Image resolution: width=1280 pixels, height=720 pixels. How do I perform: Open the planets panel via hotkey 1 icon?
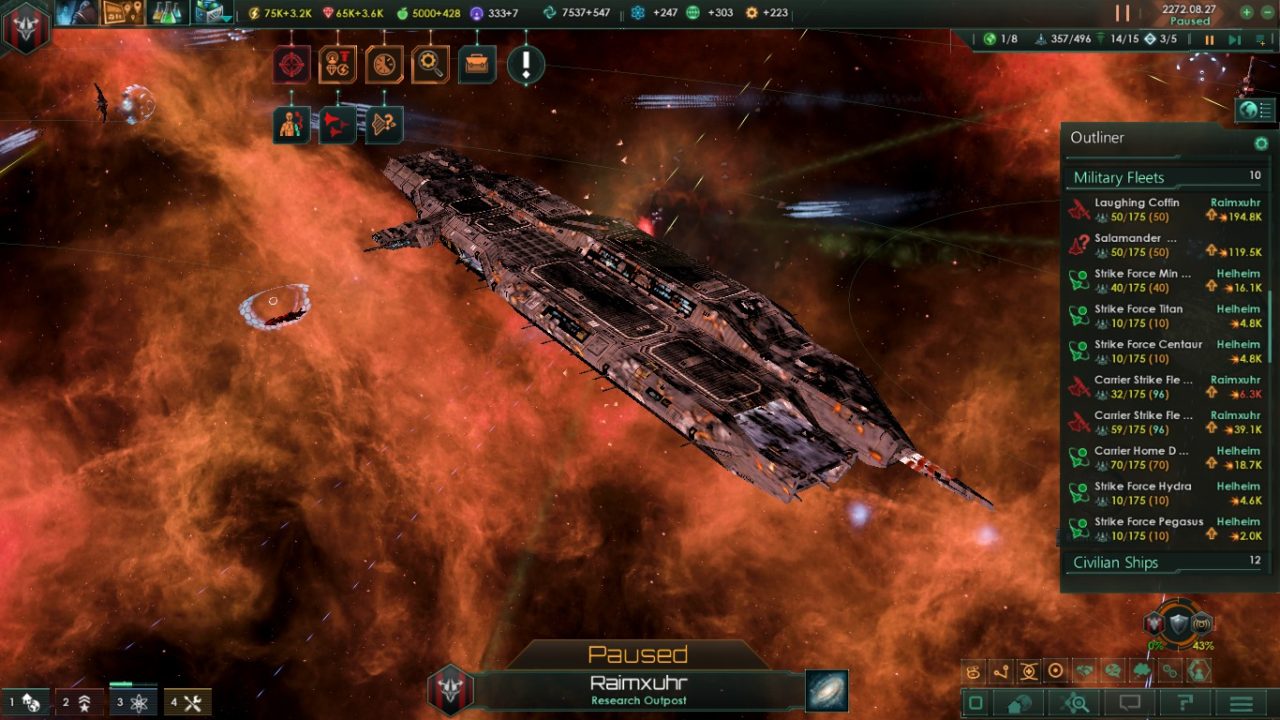click(x=28, y=702)
